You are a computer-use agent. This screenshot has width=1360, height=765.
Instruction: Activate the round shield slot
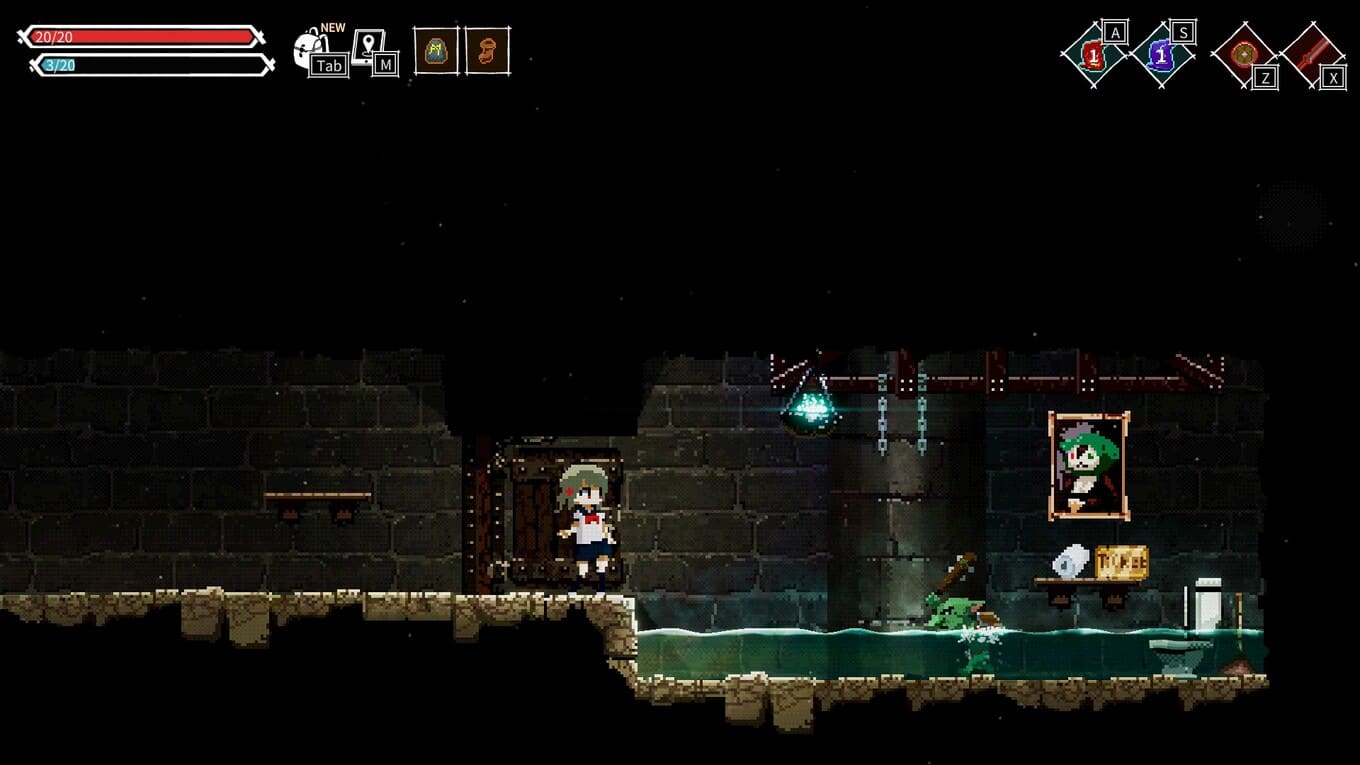(1244, 55)
